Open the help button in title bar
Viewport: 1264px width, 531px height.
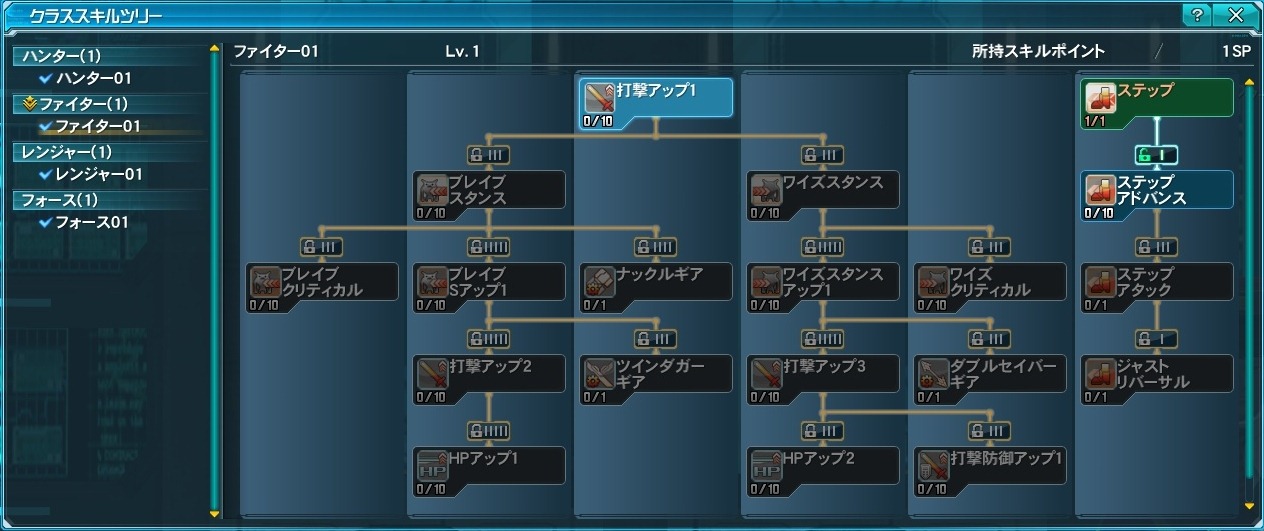pyautogui.click(x=1196, y=15)
